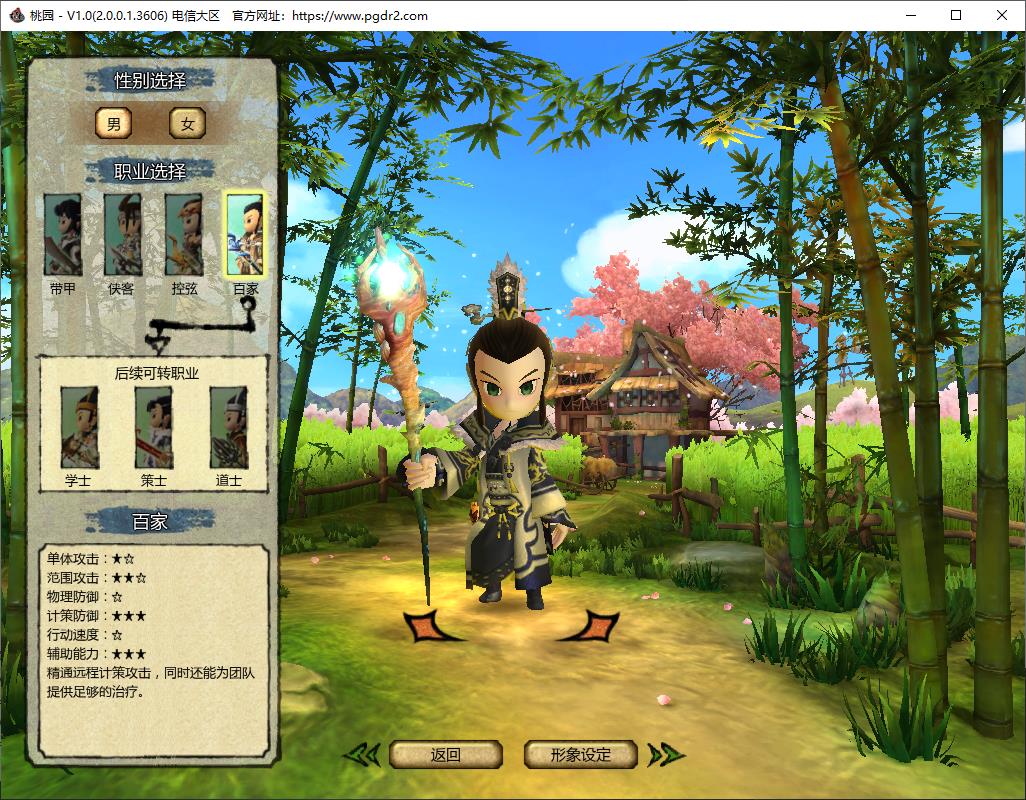Image resolution: width=1026 pixels, height=800 pixels.
Task: Select the 带甲 class portrait
Action: (63, 235)
